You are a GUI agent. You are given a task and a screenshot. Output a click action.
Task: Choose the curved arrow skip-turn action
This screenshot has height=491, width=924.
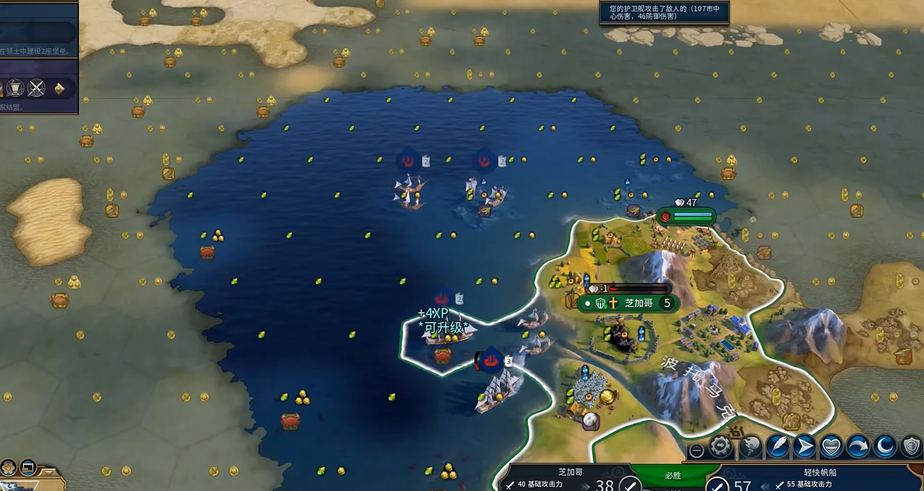858,447
